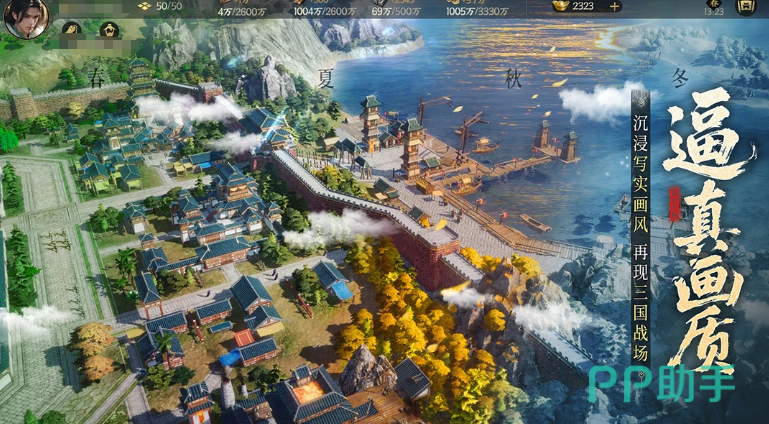The width and height of the screenshot is (769, 424).
Task: Open the square menu icon in the top-right corner
Action: click(745, 6)
